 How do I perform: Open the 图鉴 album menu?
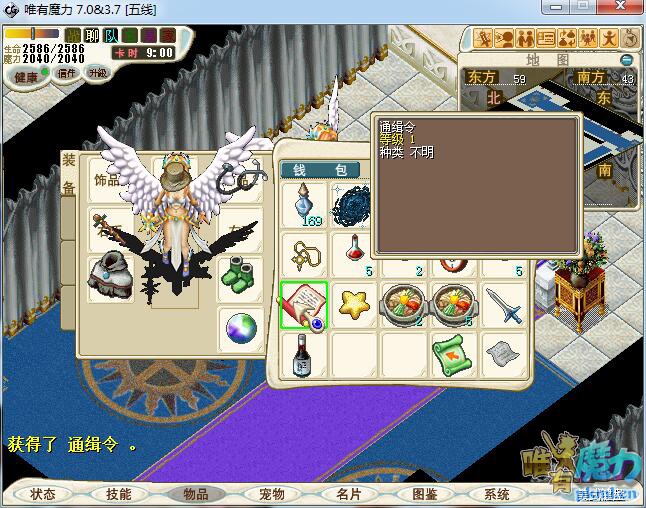423,494
